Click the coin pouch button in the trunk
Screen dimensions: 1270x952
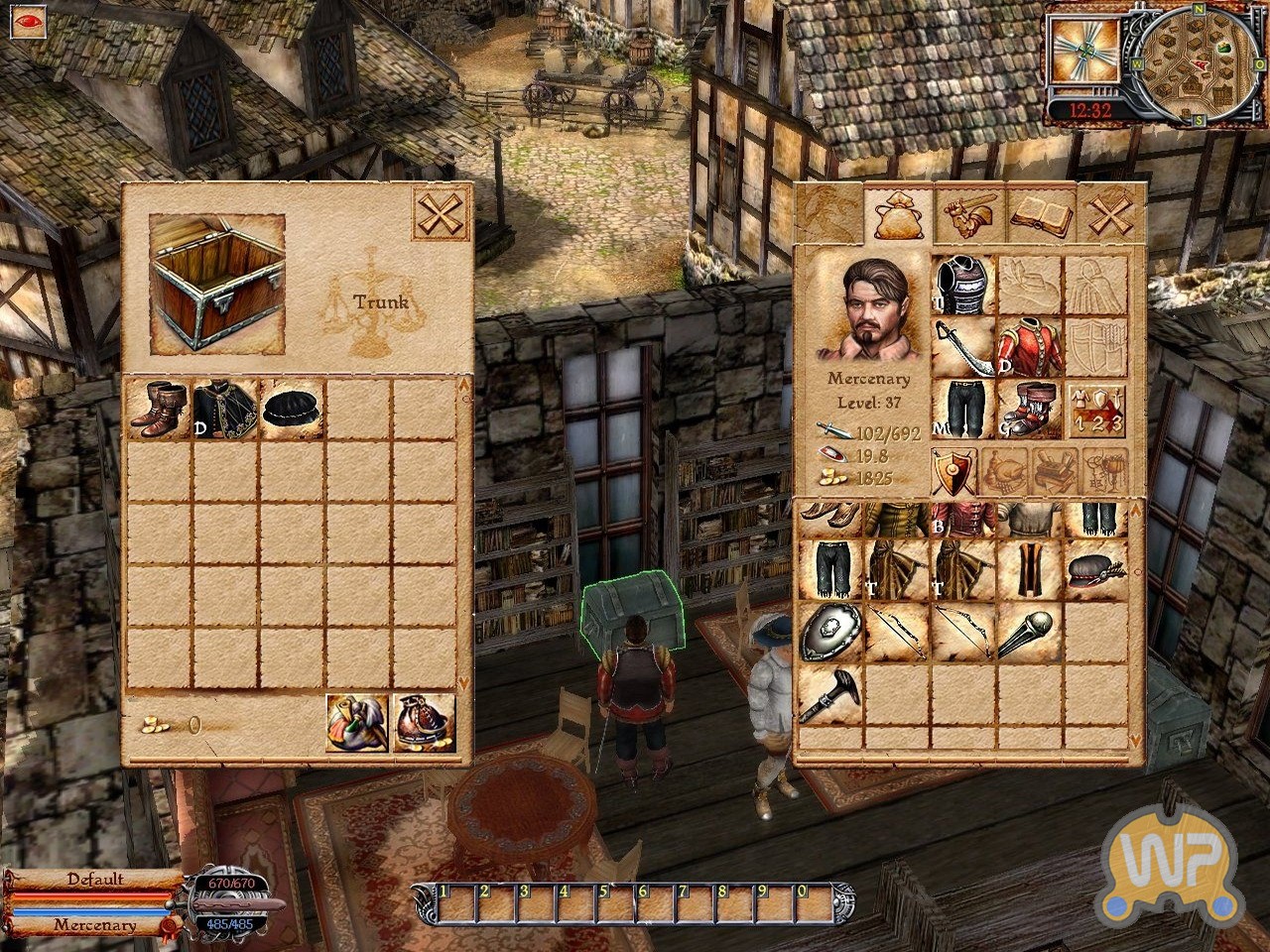[x=425, y=723]
